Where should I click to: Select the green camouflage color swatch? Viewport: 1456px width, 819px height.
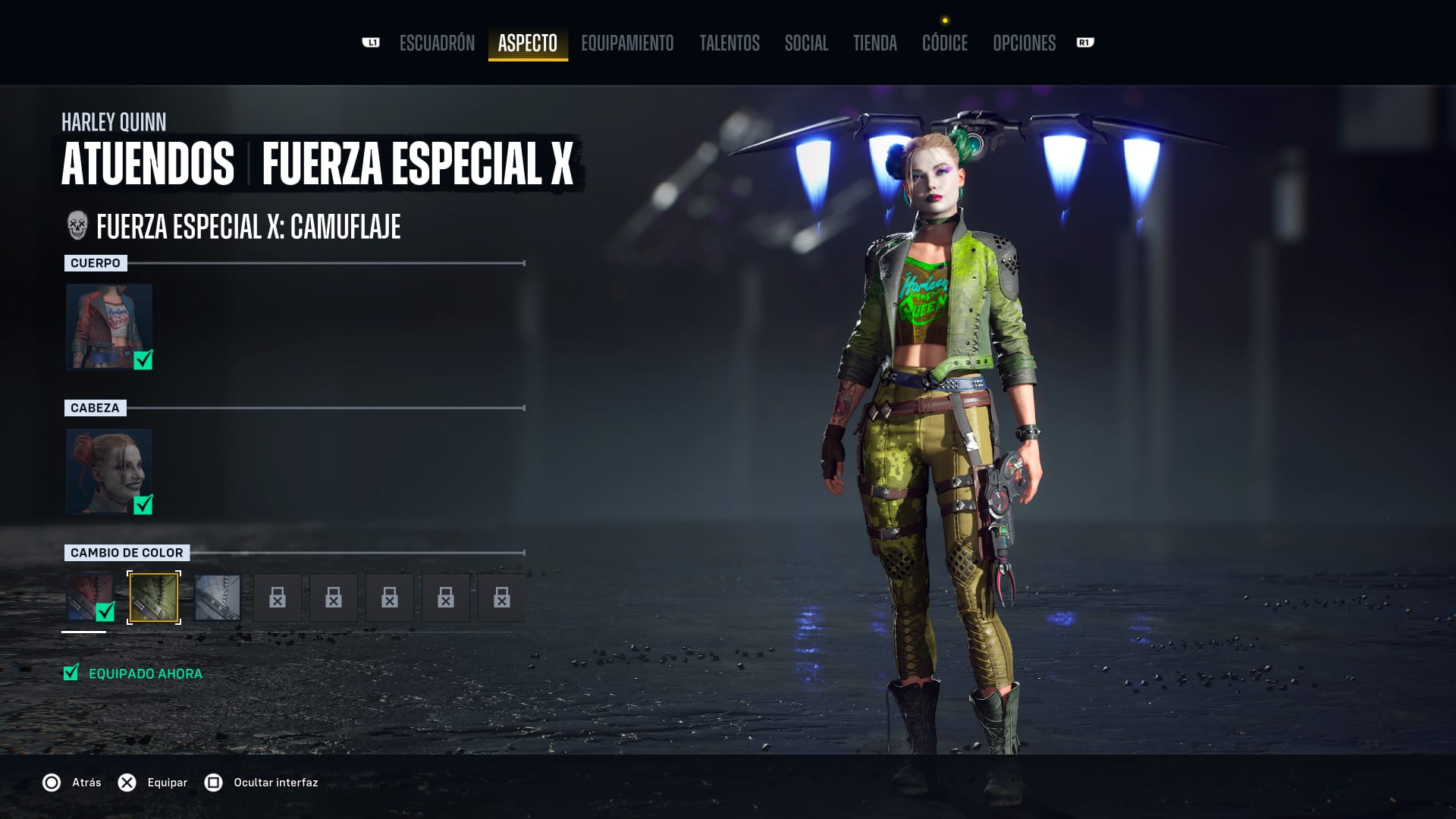coord(154,598)
